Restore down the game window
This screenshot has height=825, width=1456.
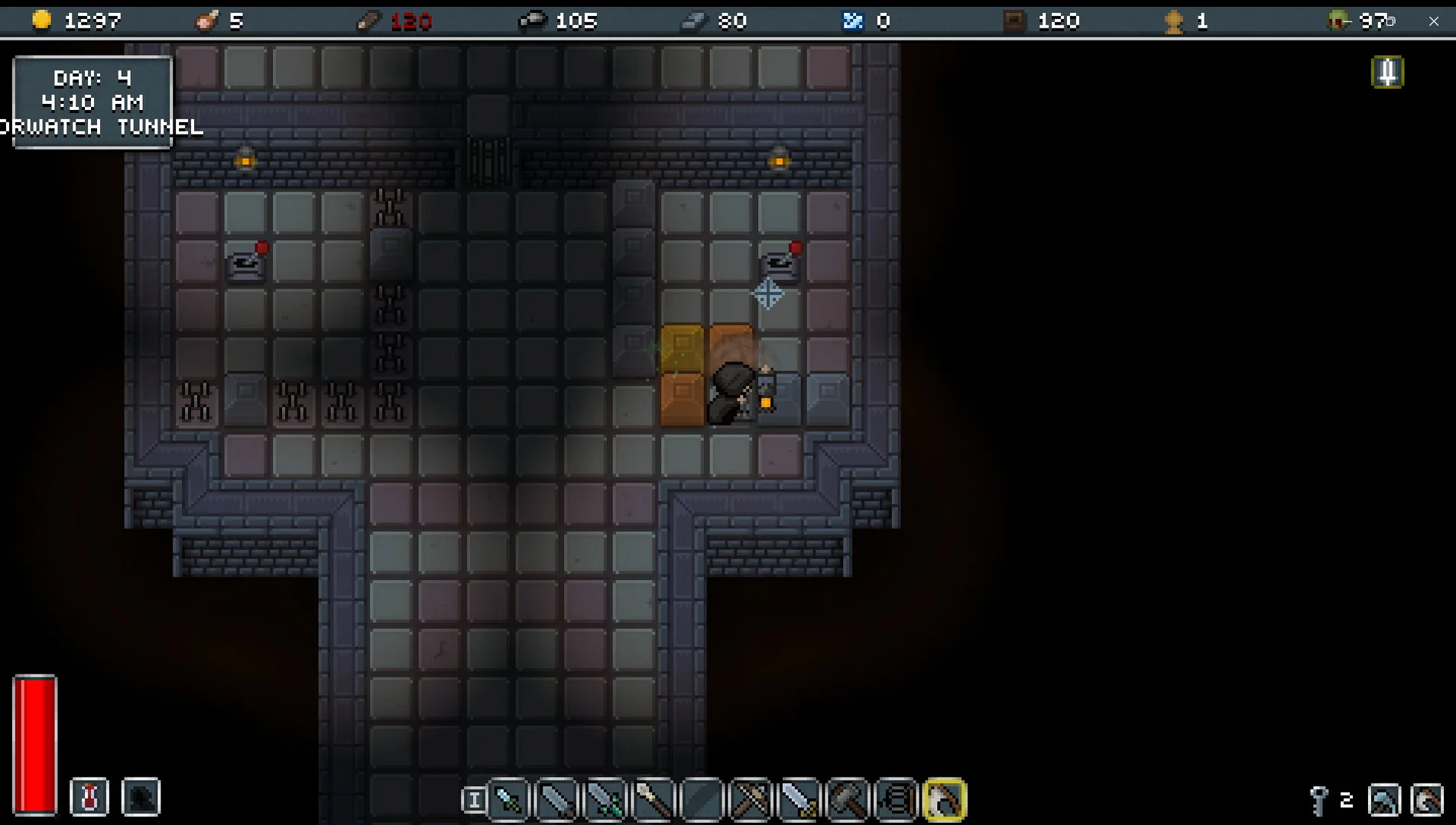point(1391,21)
